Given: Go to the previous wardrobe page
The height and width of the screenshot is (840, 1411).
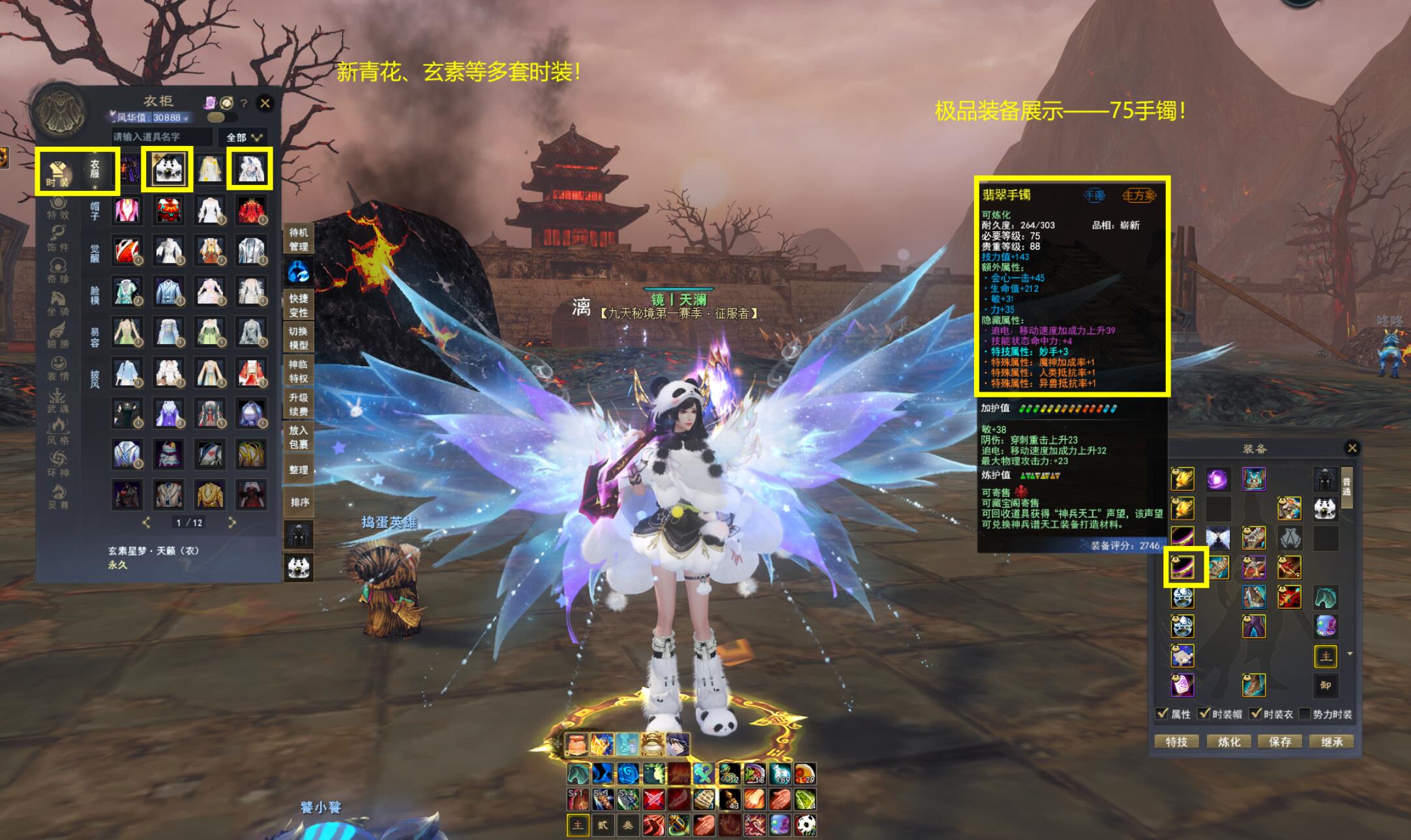Looking at the screenshot, I should pos(146,523).
